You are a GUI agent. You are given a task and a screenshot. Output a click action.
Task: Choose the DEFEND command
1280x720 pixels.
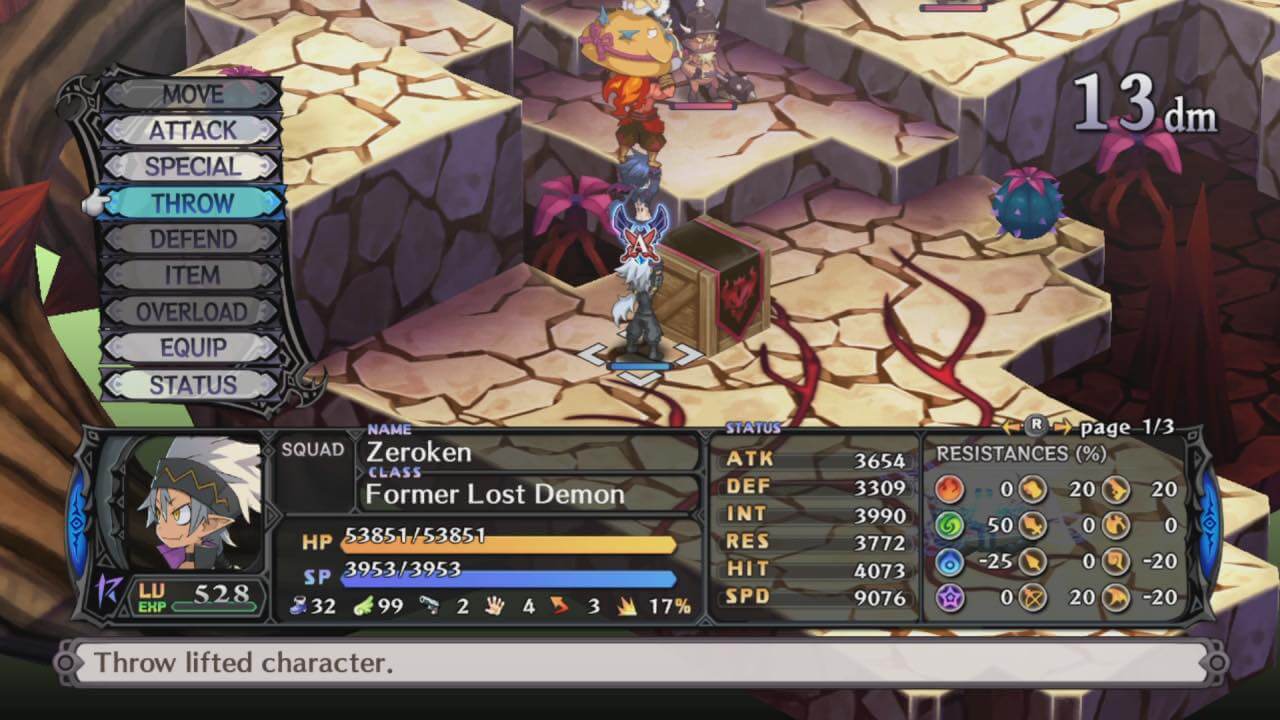[x=192, y=240]
